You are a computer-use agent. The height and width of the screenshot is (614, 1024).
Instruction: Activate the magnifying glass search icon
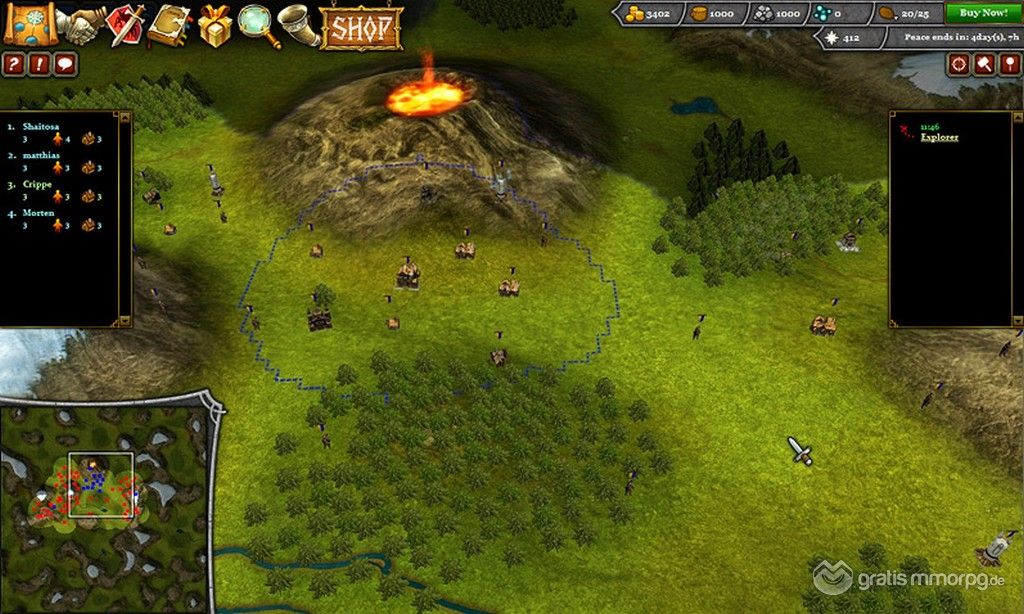pyautogui.click(x=256, y=24)
